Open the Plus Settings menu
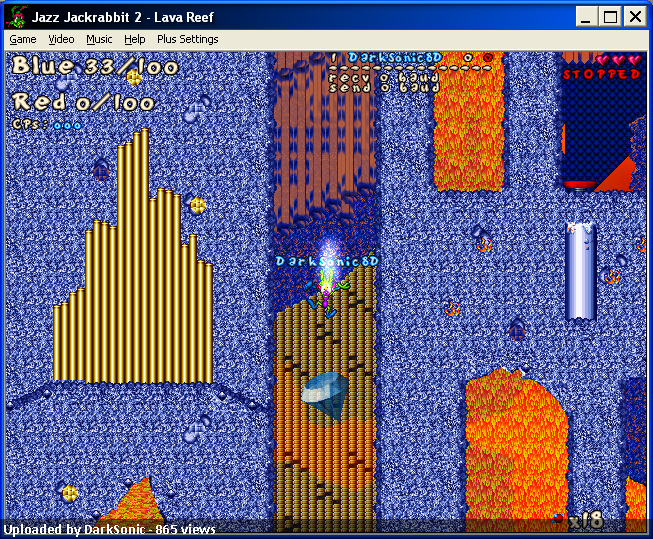This screenshot has width=653, height=539. pos(187,39)
